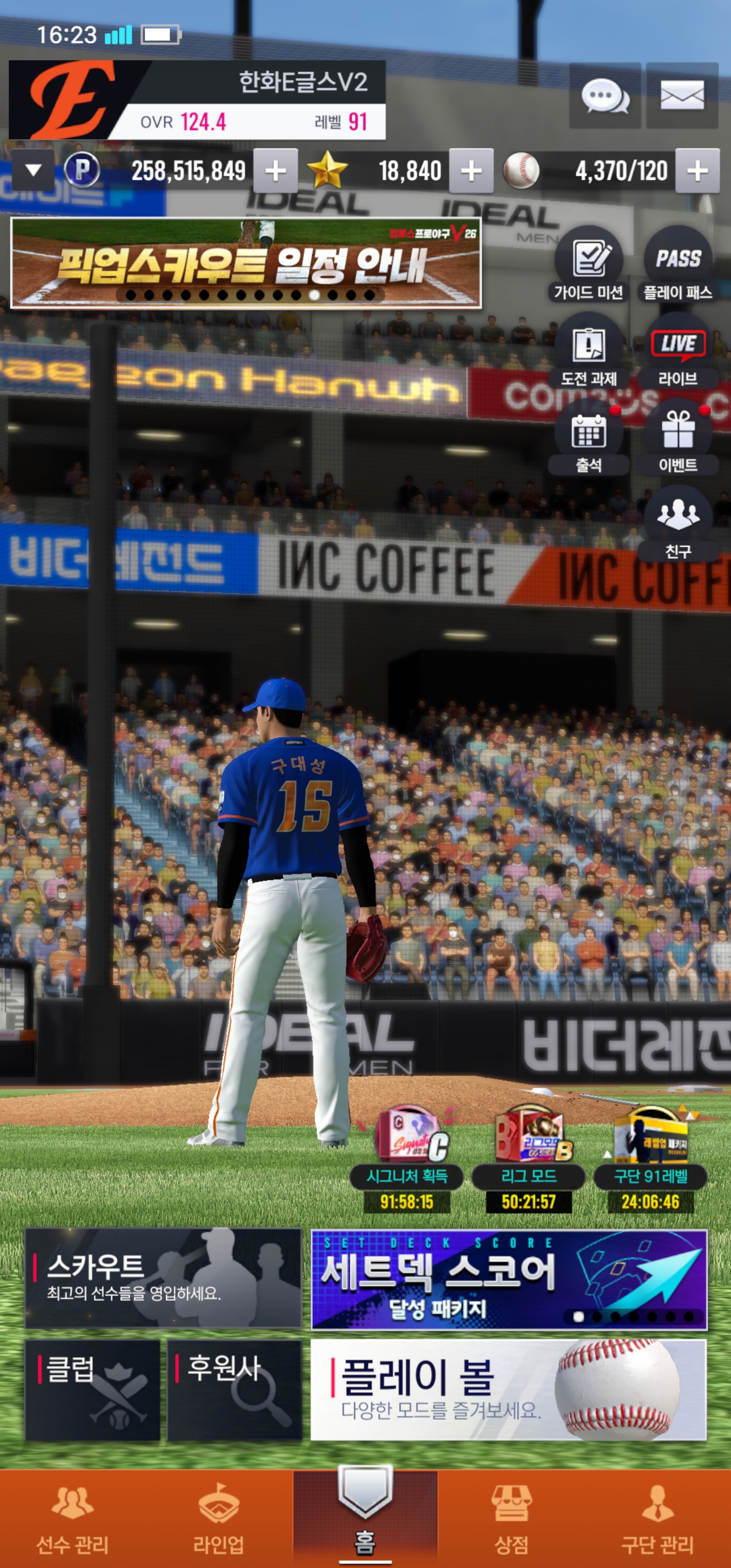Open the pickup scout schedule banner
The image size is (731, 1568).
246,263
